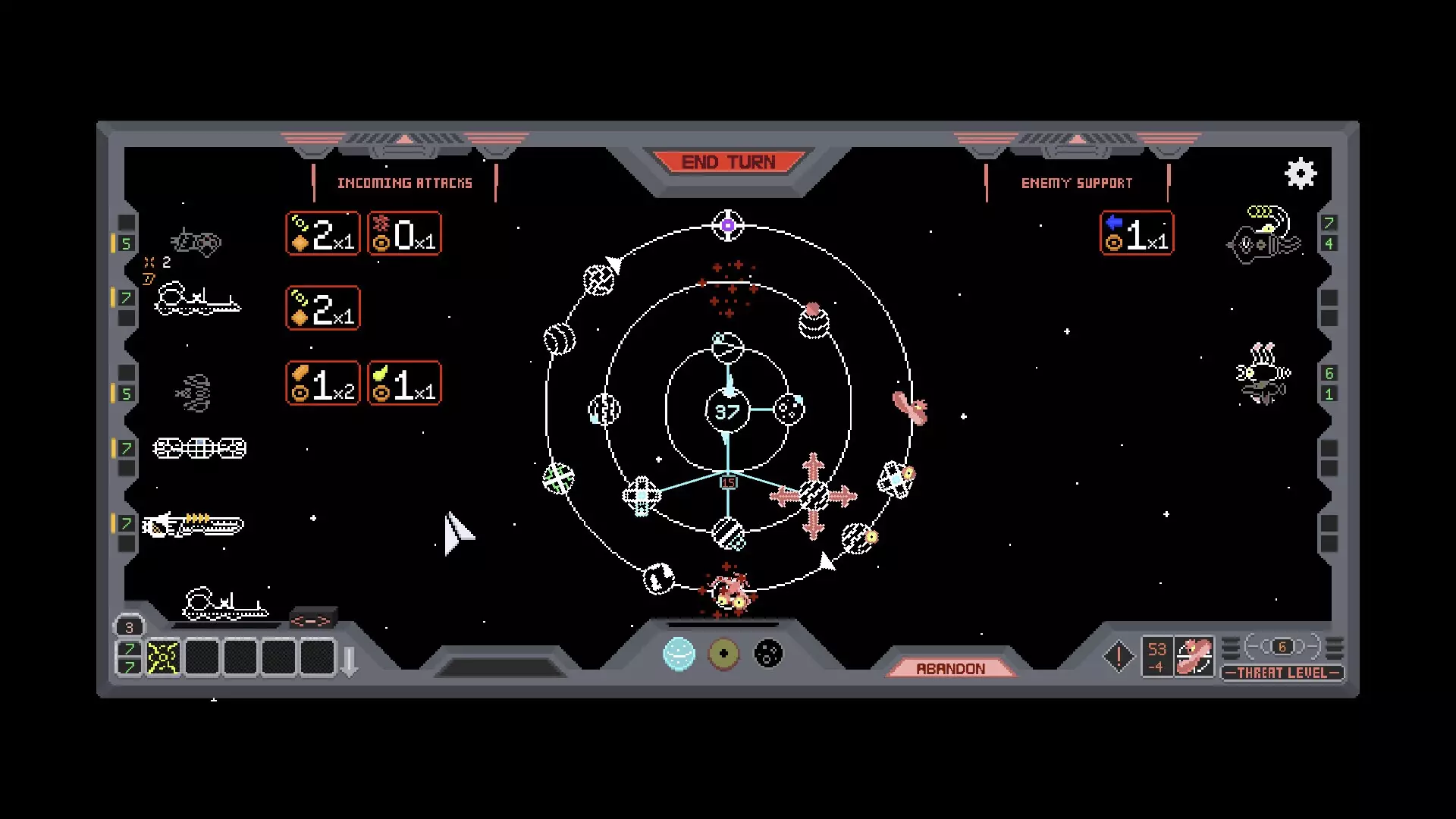Click the grey down arrow beside slots
The image size is (1456, 819).
[350, 661]
